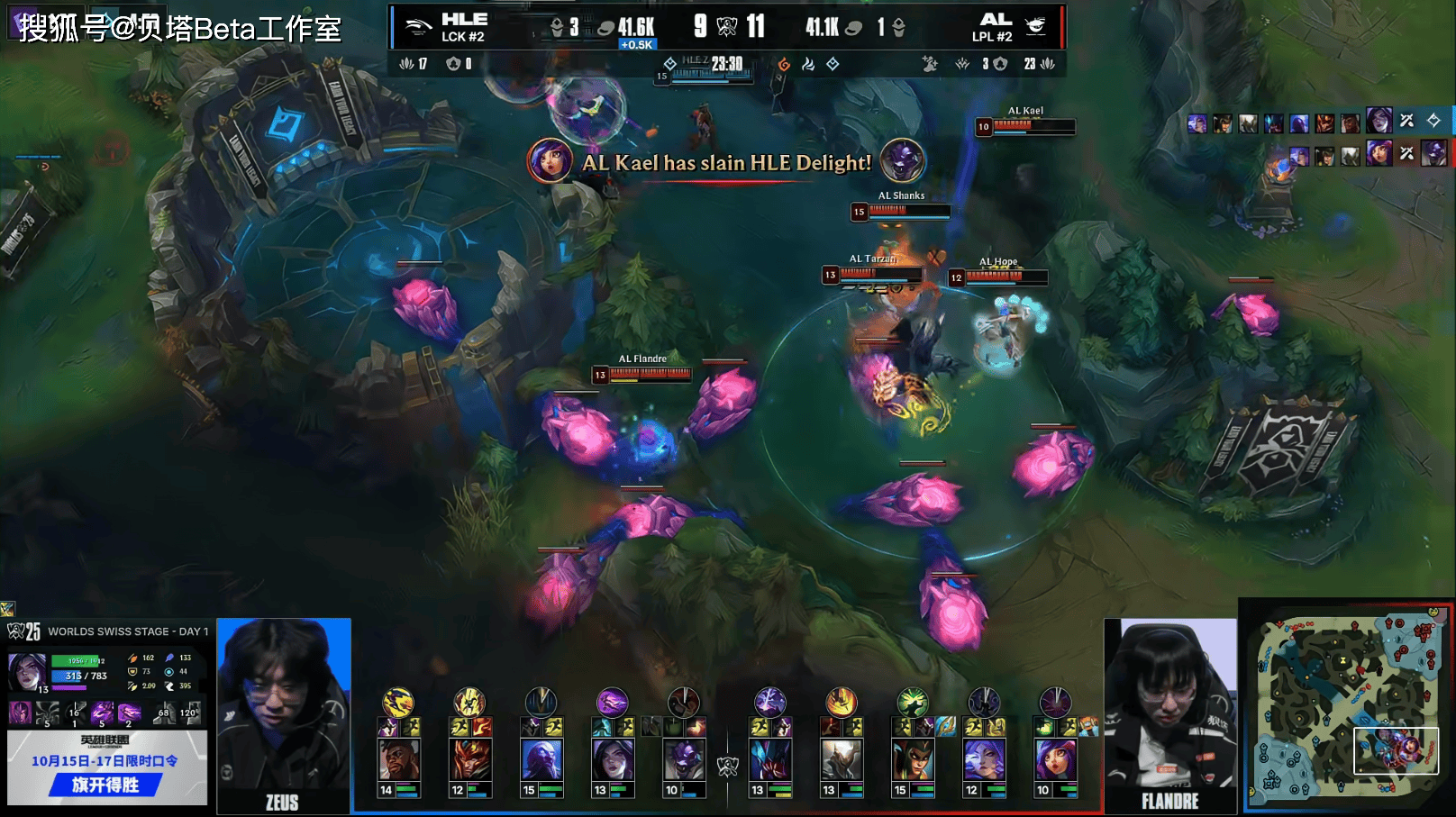Click the AL team logo on scoreboard
This screenshot has width=1456, height=817.
(1035, 27)
